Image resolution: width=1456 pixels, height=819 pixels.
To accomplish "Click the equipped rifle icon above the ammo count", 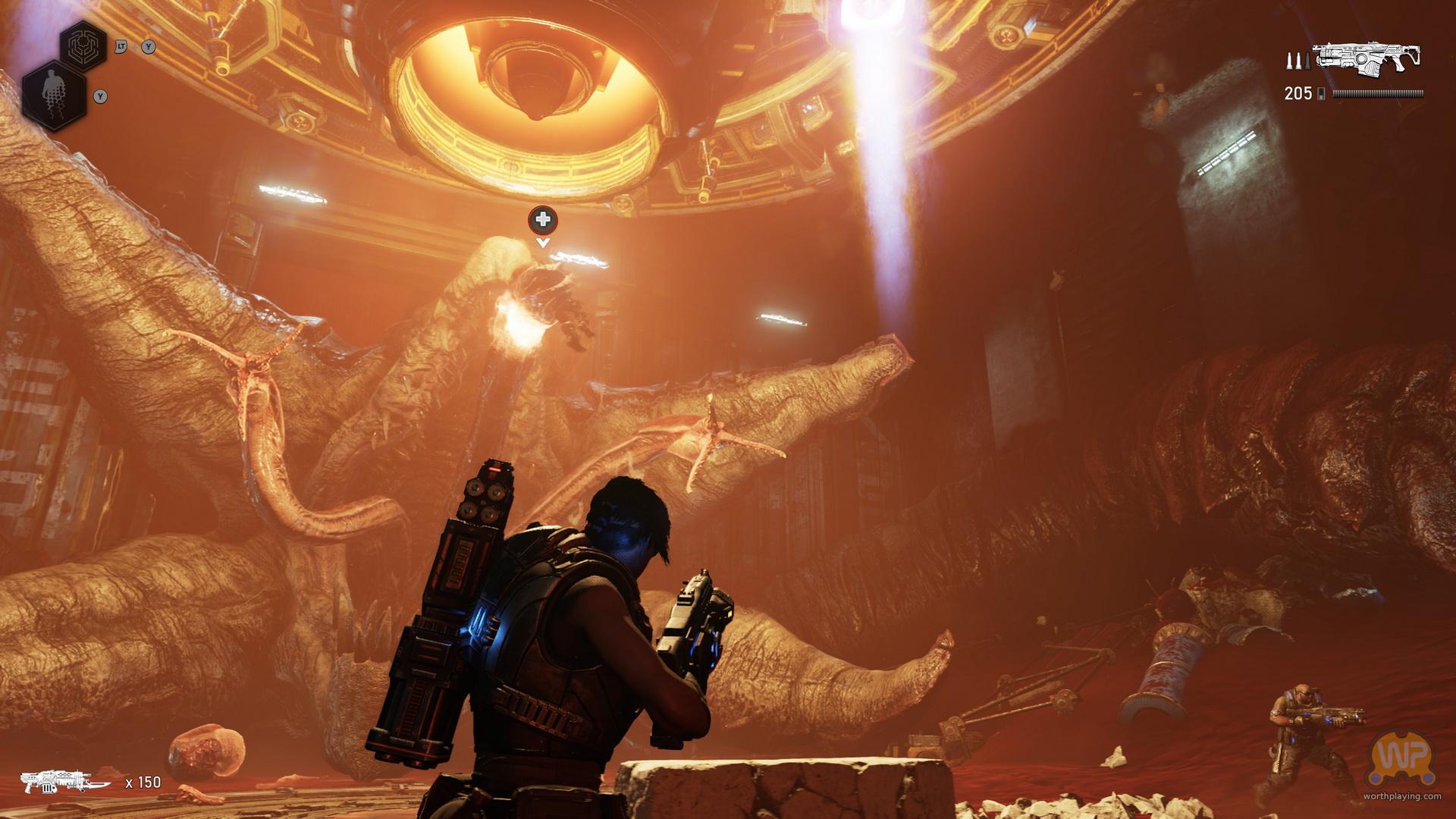I will tap(1367, 58).
